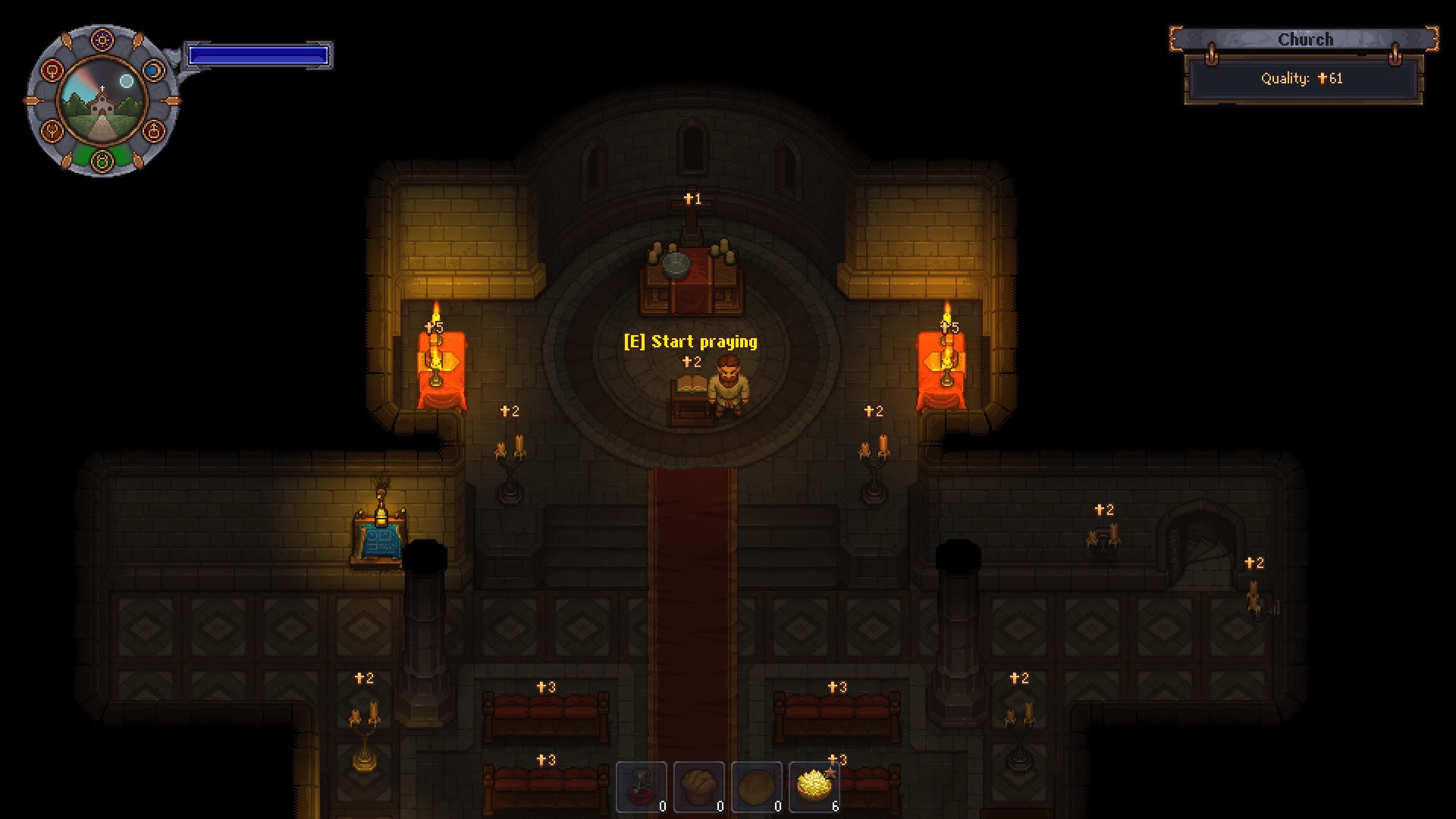1456x819 pixels.
Task: Click the highlighted green day symbol
Action: (x=102, y=161)
